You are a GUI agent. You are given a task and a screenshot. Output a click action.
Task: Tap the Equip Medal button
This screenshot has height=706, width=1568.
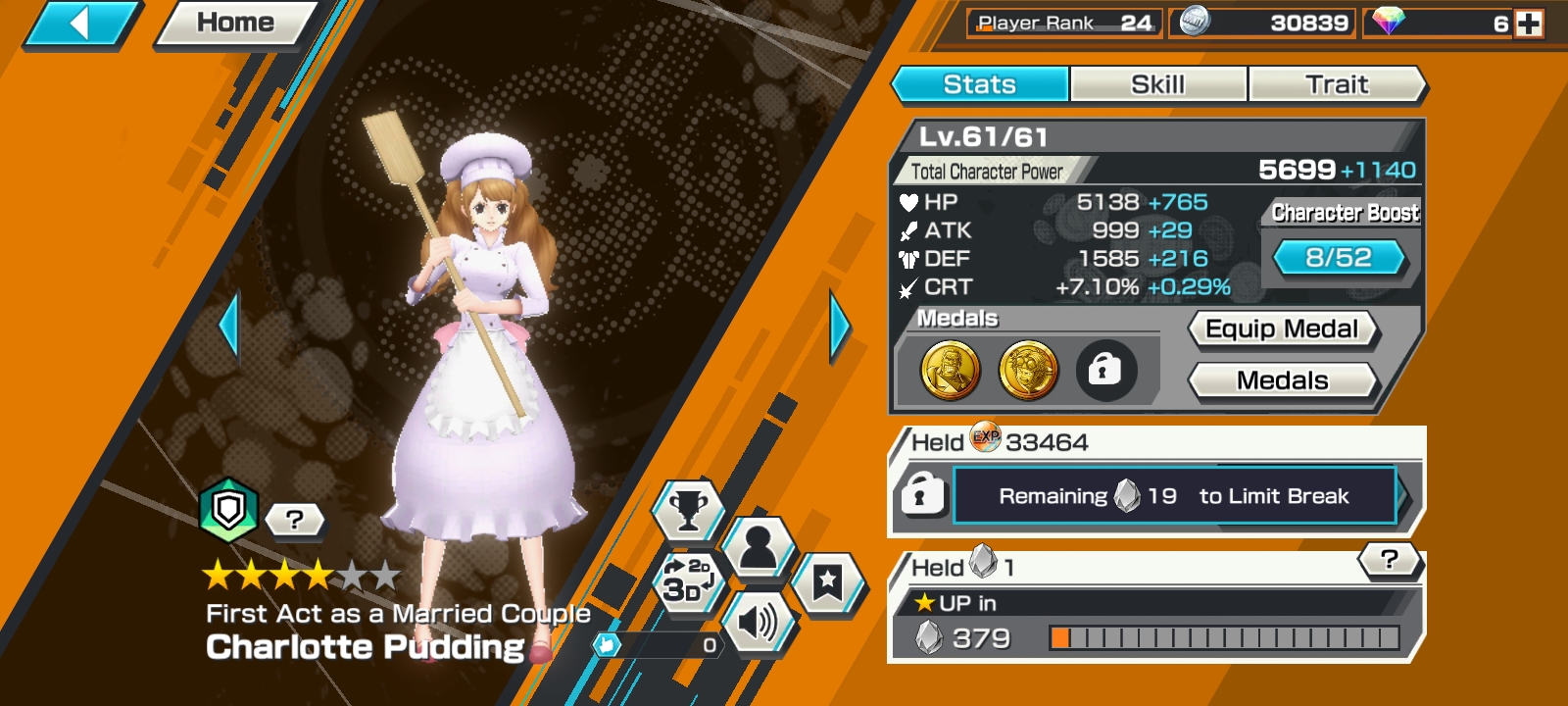1282,329
